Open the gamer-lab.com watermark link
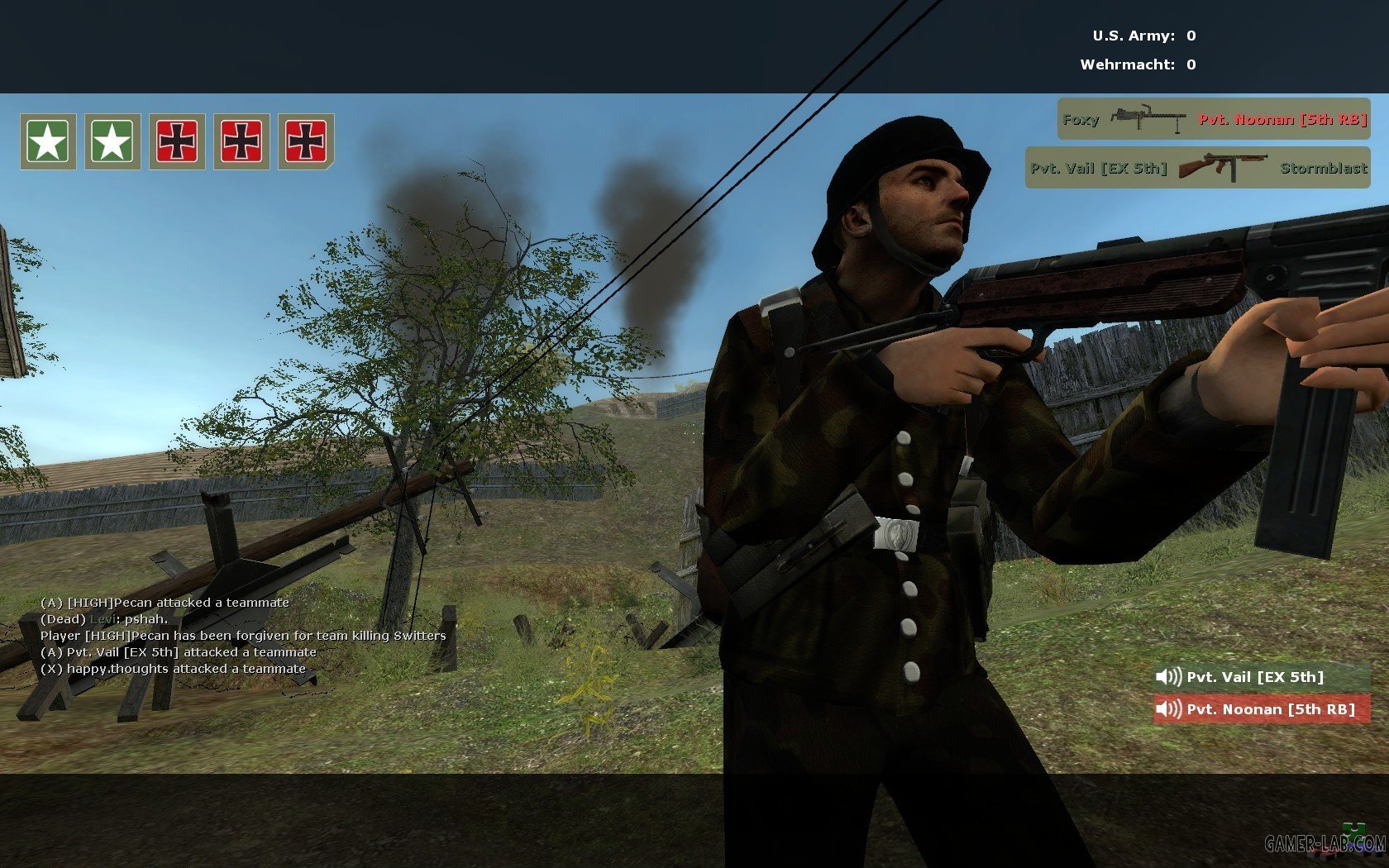The height and width of the screenshot is (868, 1389). (1325, 843)
